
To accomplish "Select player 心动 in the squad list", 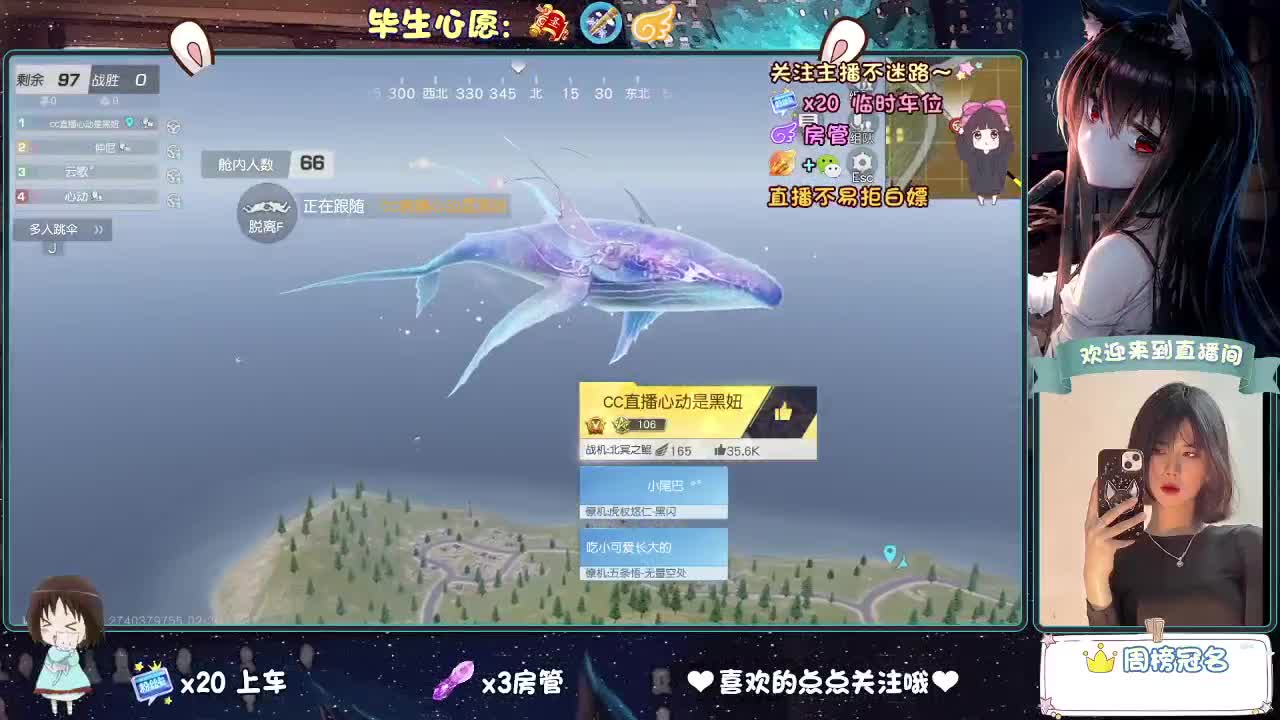I will [77, 196].
